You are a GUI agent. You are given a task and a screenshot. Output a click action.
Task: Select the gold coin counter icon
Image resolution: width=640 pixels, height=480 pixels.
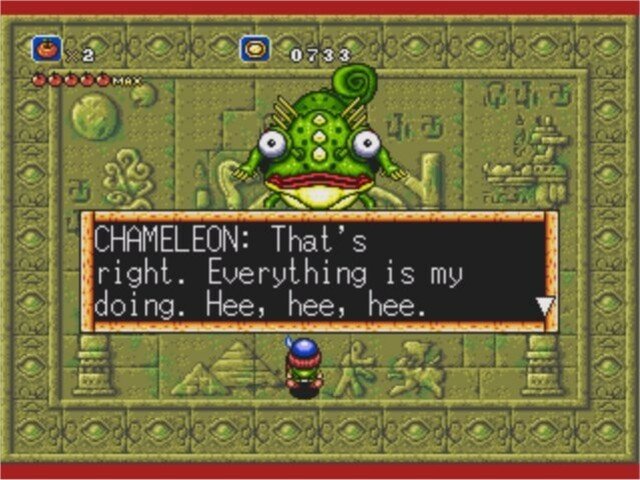tap(256, 49)
